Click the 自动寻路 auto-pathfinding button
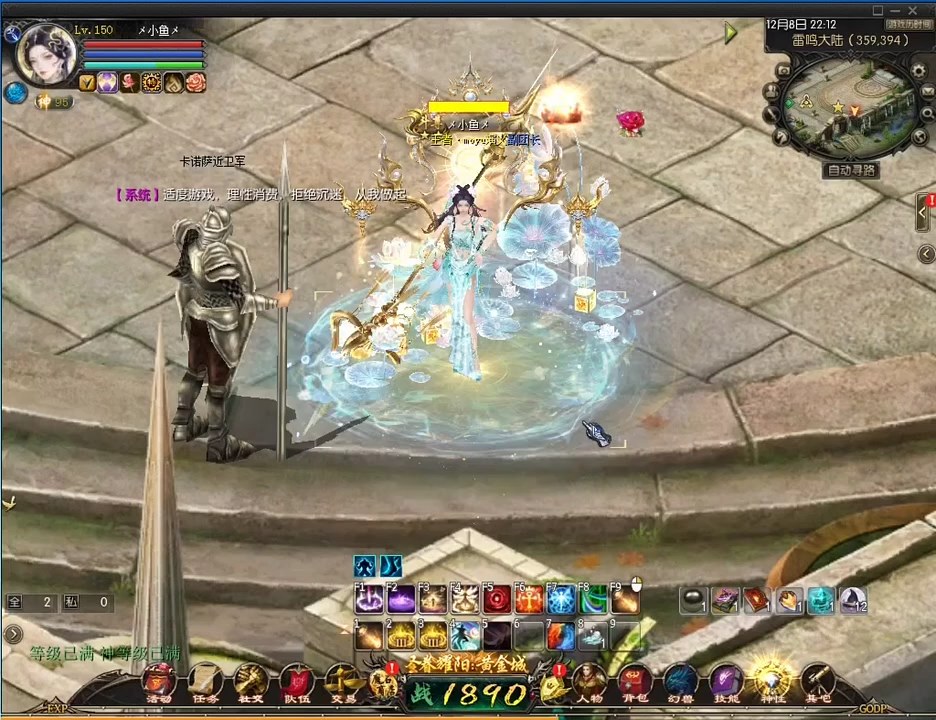This screenshot has width=936, height=720. coord(851,170)
